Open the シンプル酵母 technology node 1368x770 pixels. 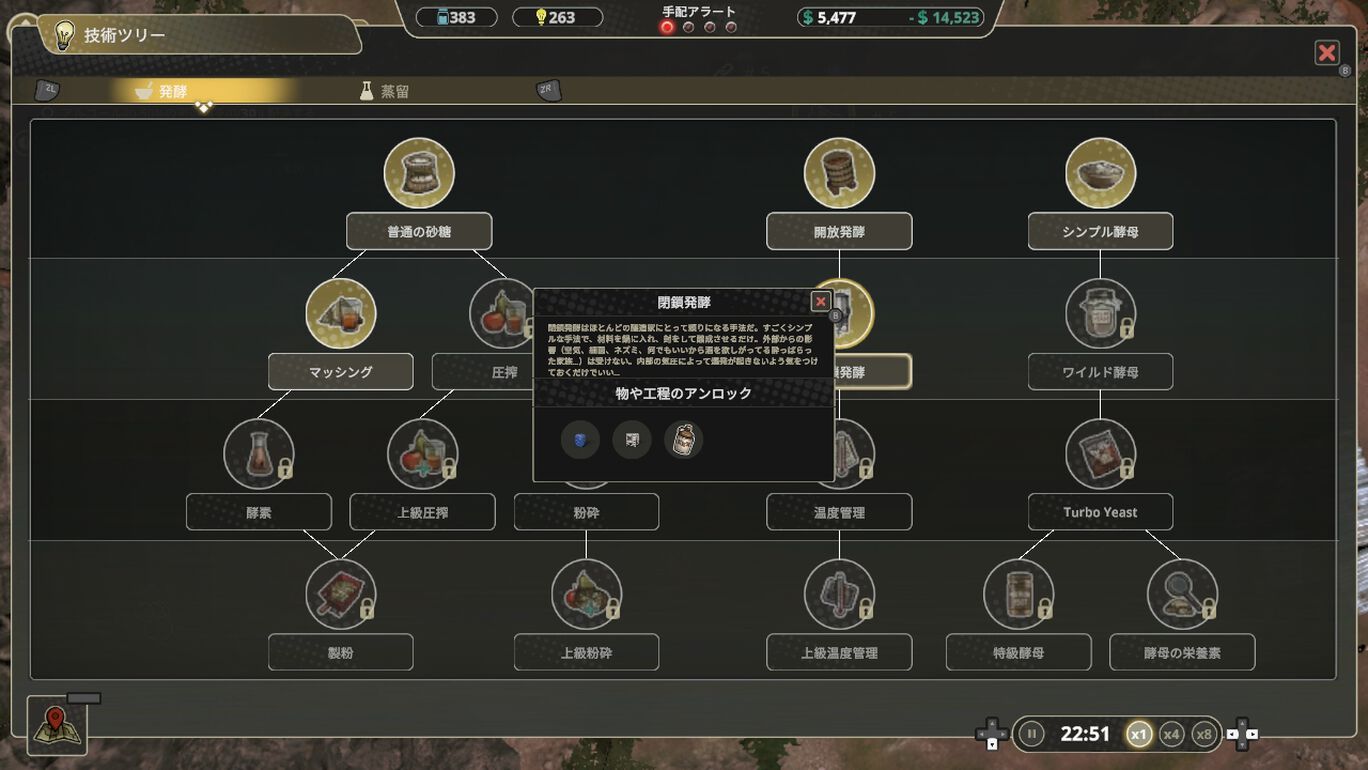click(x=1100, y=231)
